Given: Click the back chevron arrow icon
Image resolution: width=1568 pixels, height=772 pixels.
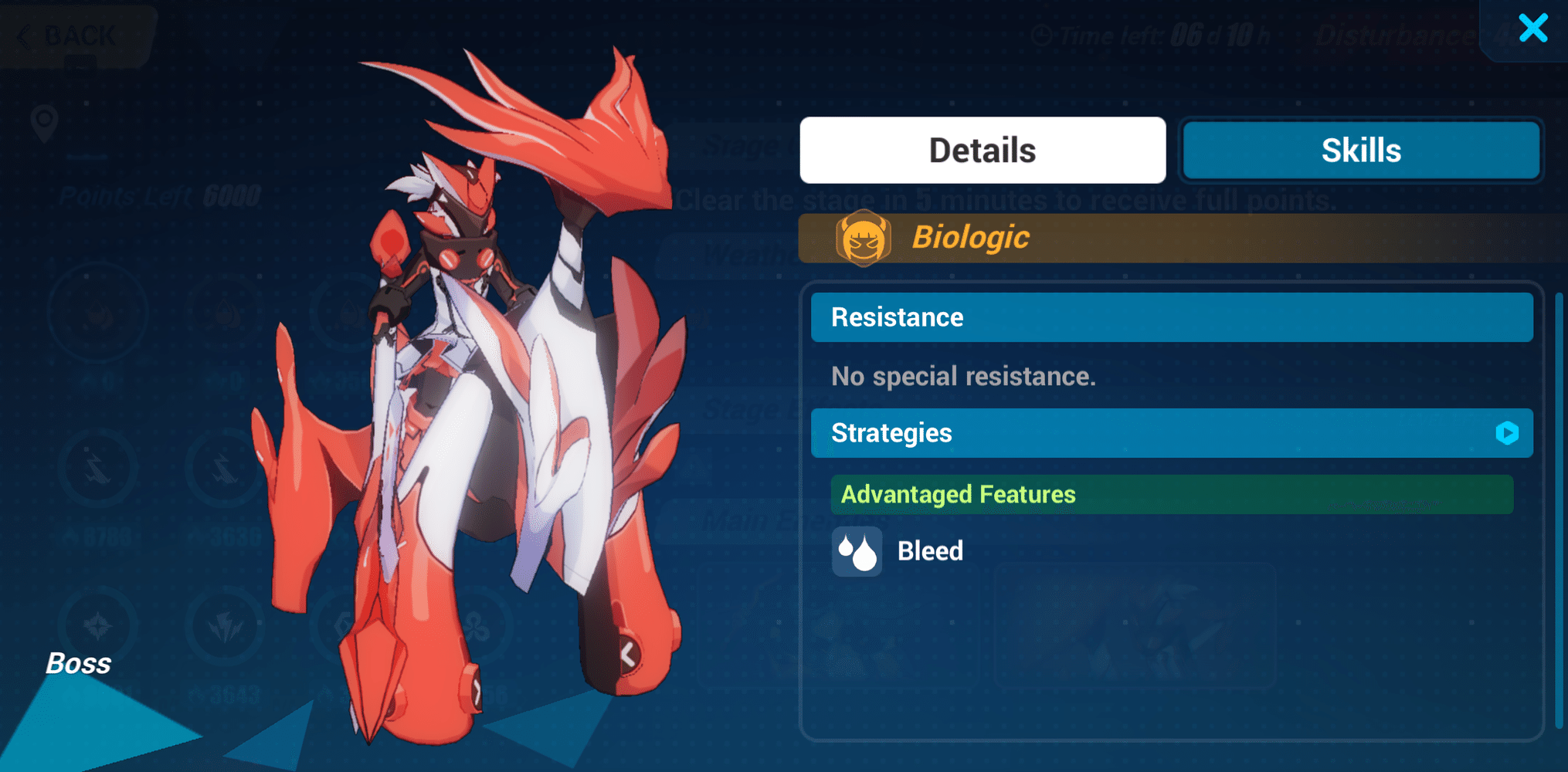Looking at the screenshot, I should [25, 33].
